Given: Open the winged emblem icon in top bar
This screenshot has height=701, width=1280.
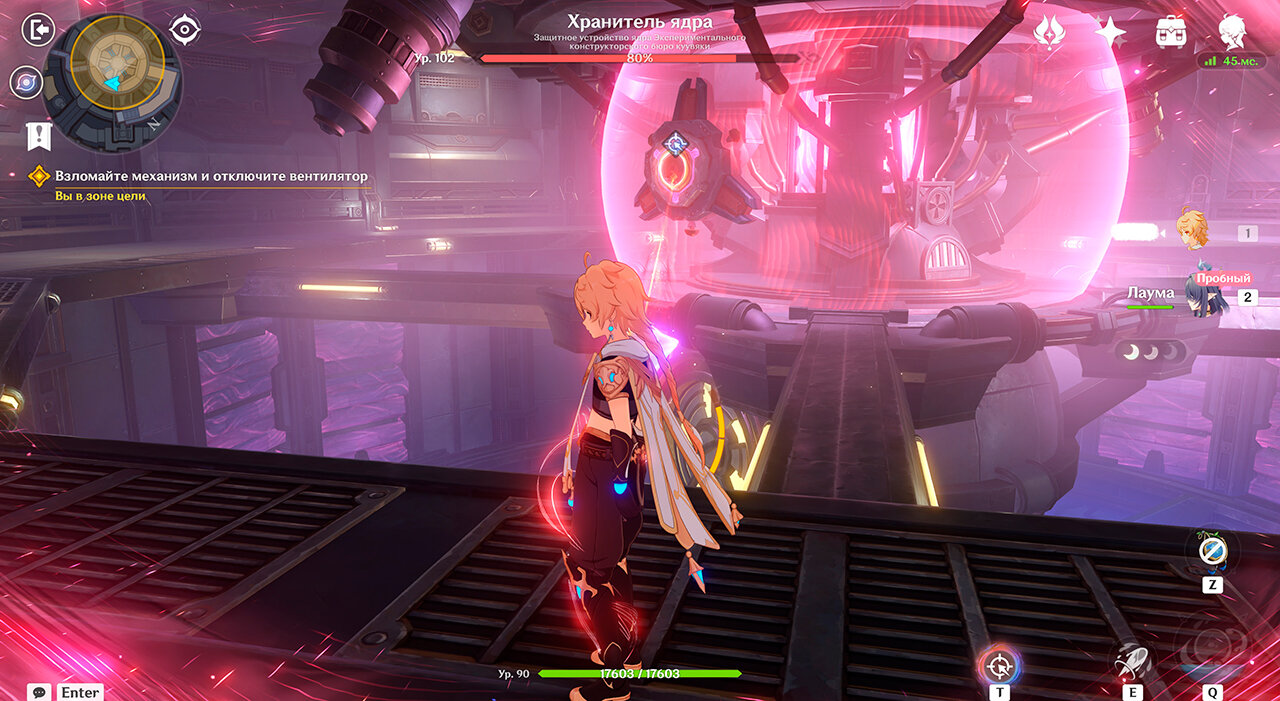Looking at the screenshot, I should [x=1049, y=32].
